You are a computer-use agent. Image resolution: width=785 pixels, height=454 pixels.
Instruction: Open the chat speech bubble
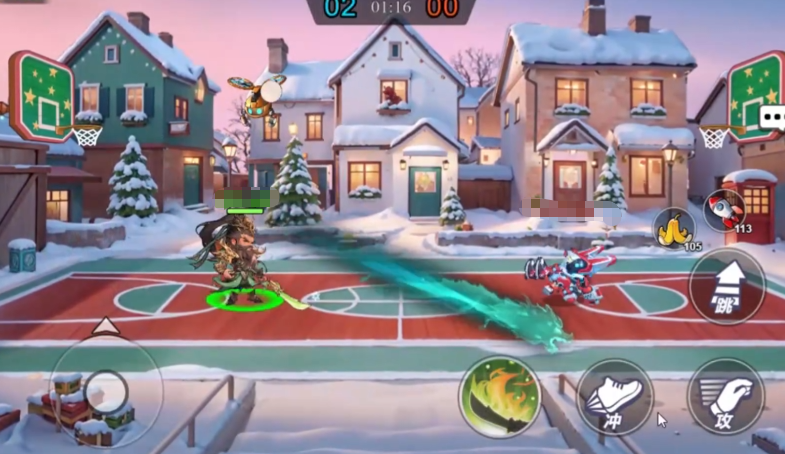coord(772,118)
